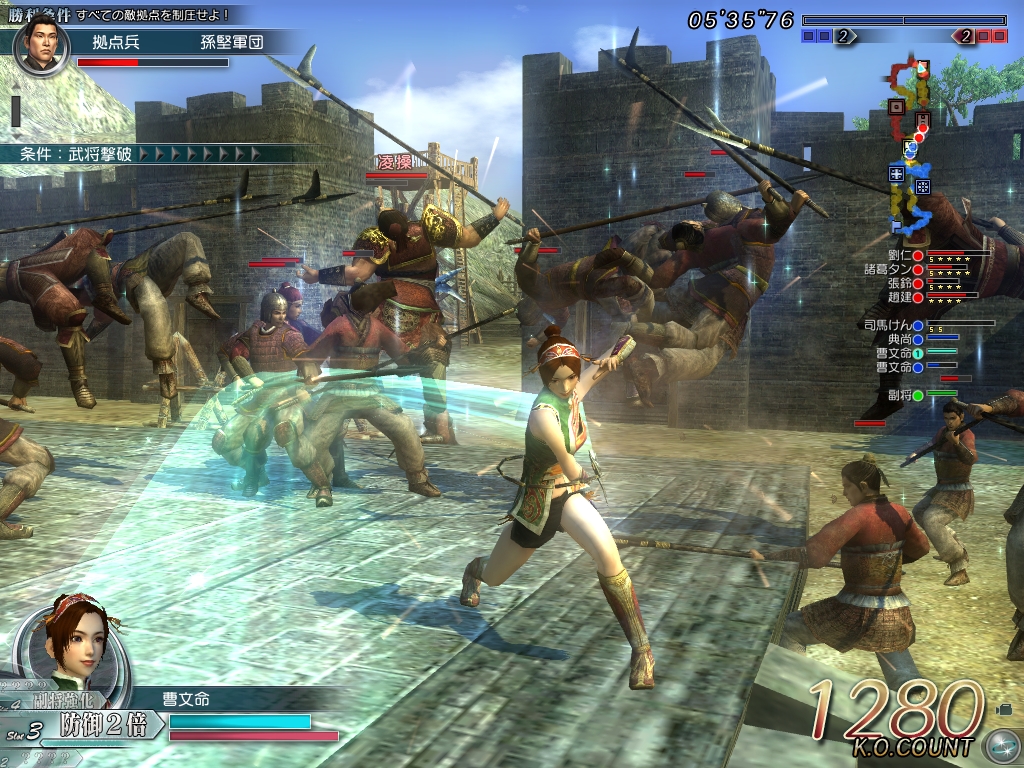The height and width of the screenshot is (768, 1024).
Task: Click the 条件:武将撃破 objective tracker
Action: [140, 154]
